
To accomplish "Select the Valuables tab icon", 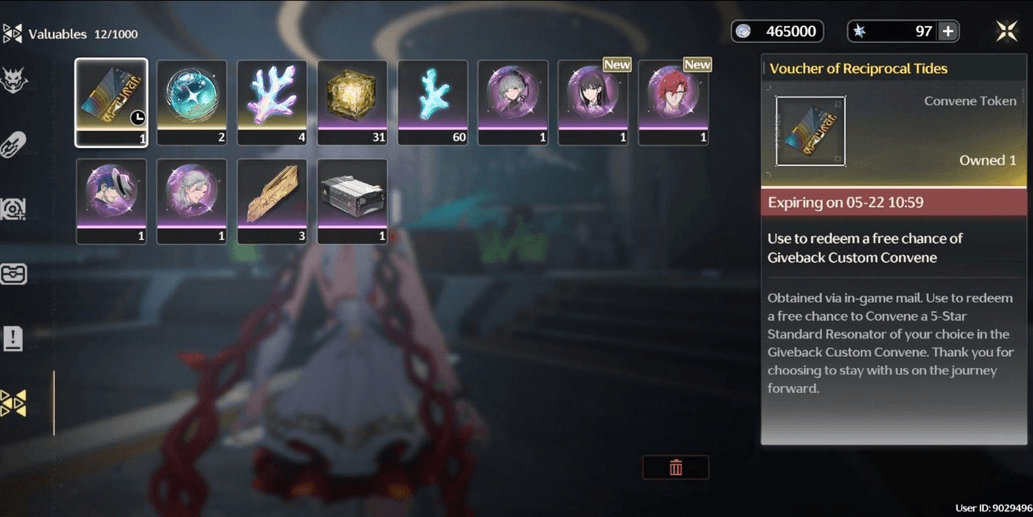I will 14,403.
